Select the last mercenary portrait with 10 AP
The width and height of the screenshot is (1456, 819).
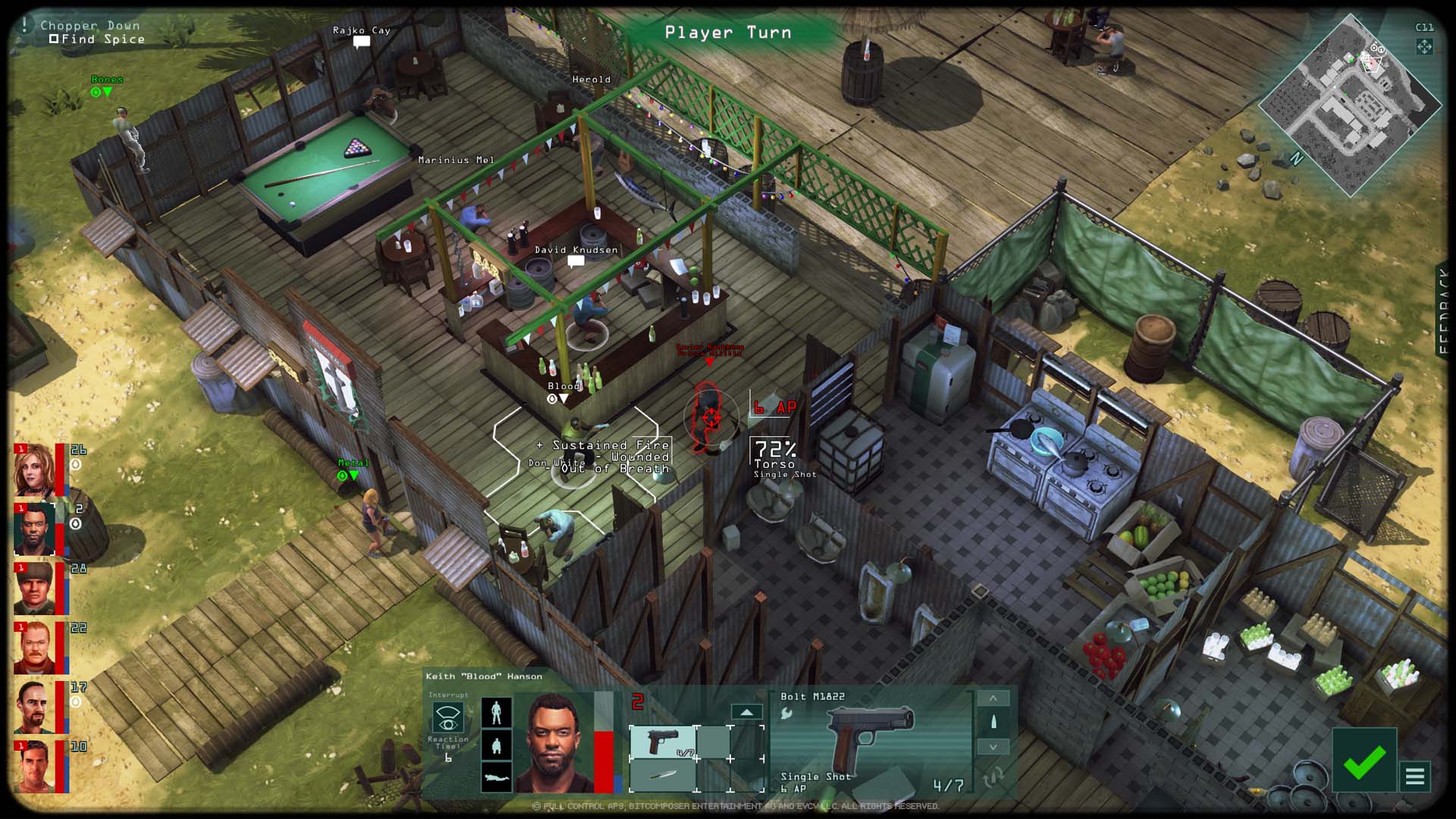[35, 766]
